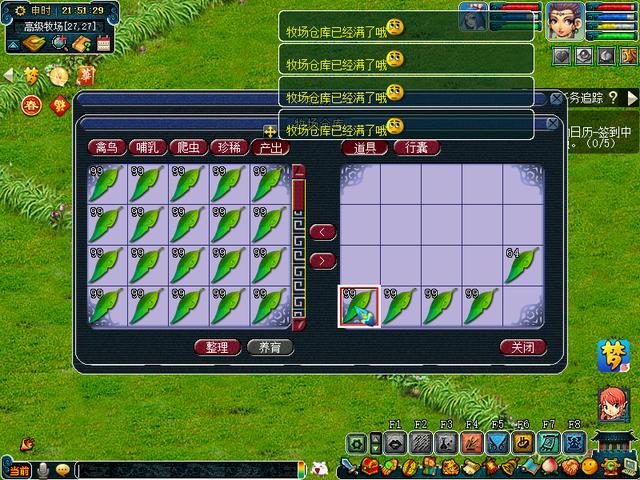Select the 爬虫 category tab

pyautogui.click(x=188, y=147)
